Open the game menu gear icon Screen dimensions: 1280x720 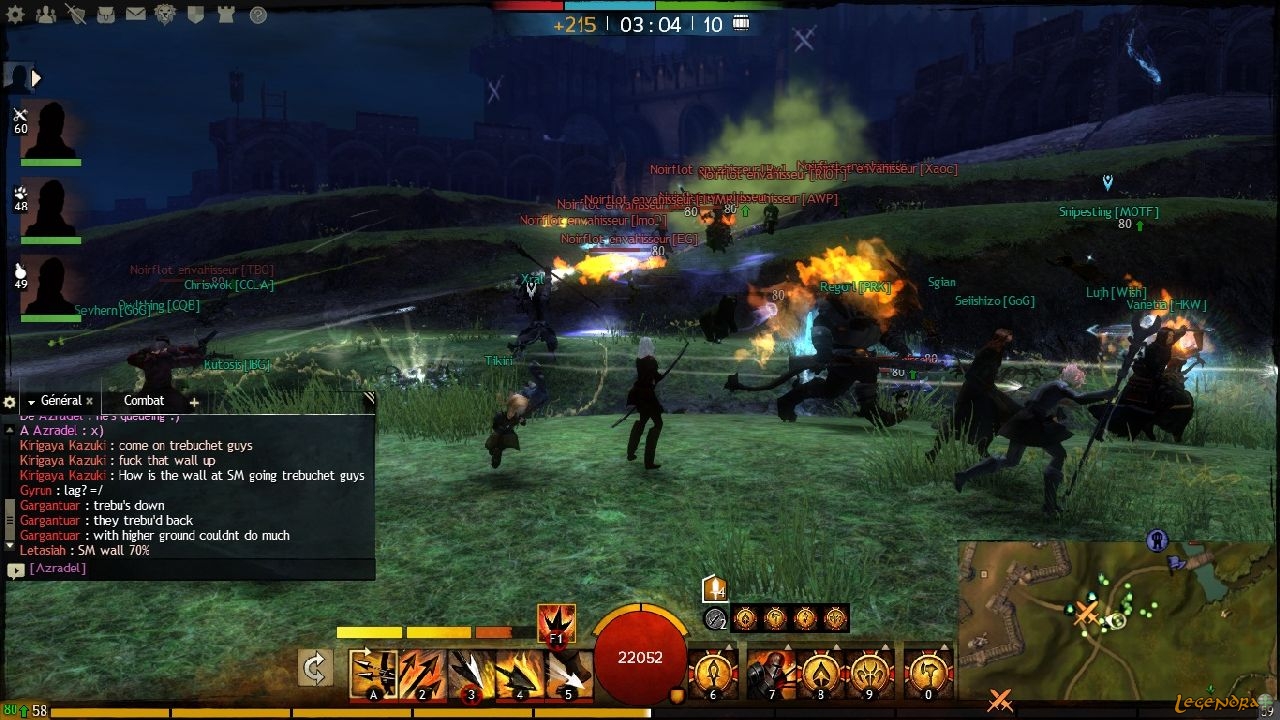16,13
